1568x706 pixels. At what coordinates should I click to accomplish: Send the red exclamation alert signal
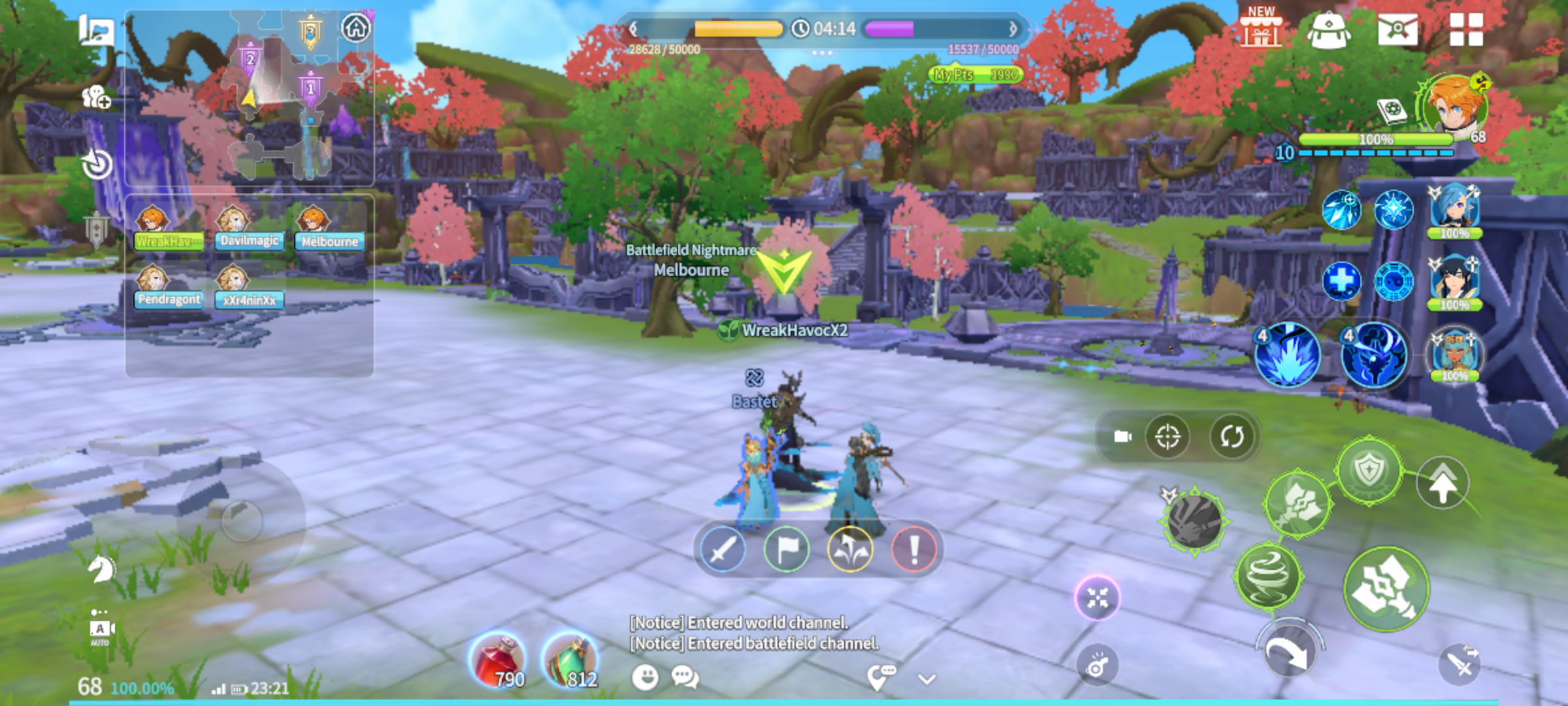click(x=914, y=550)
